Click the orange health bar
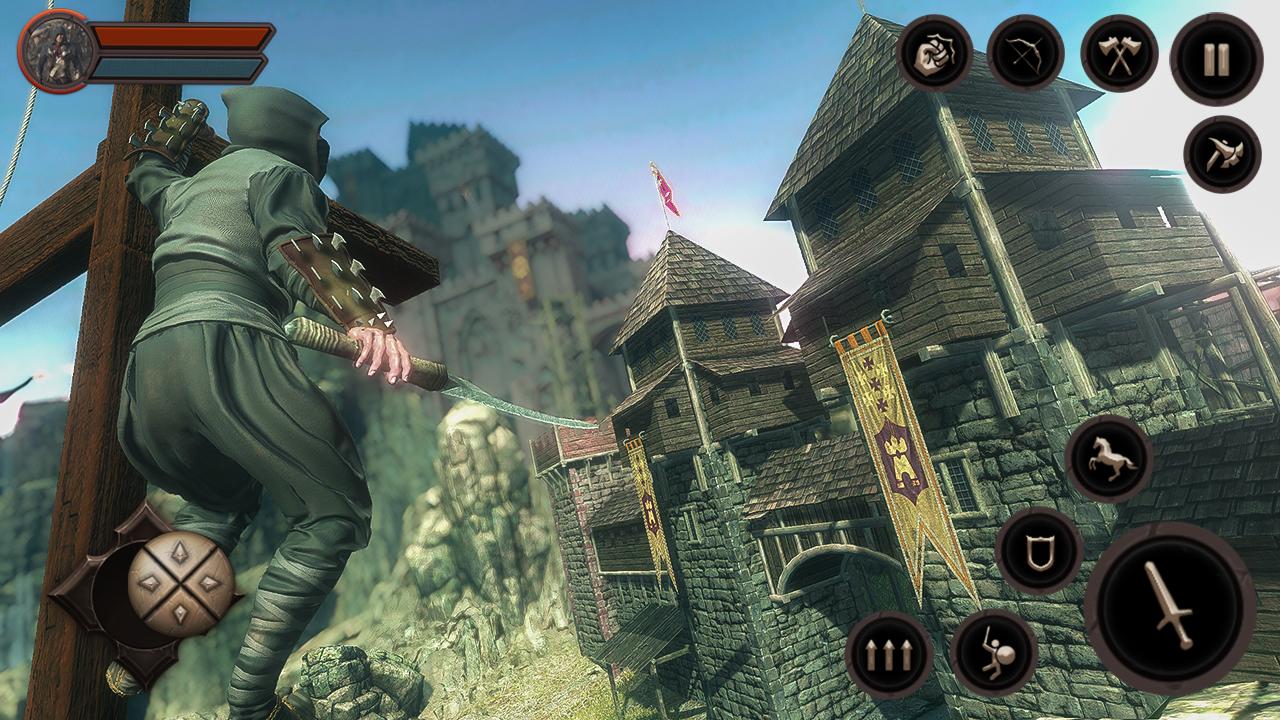The image size is (1280, 720). click(180, 37)
